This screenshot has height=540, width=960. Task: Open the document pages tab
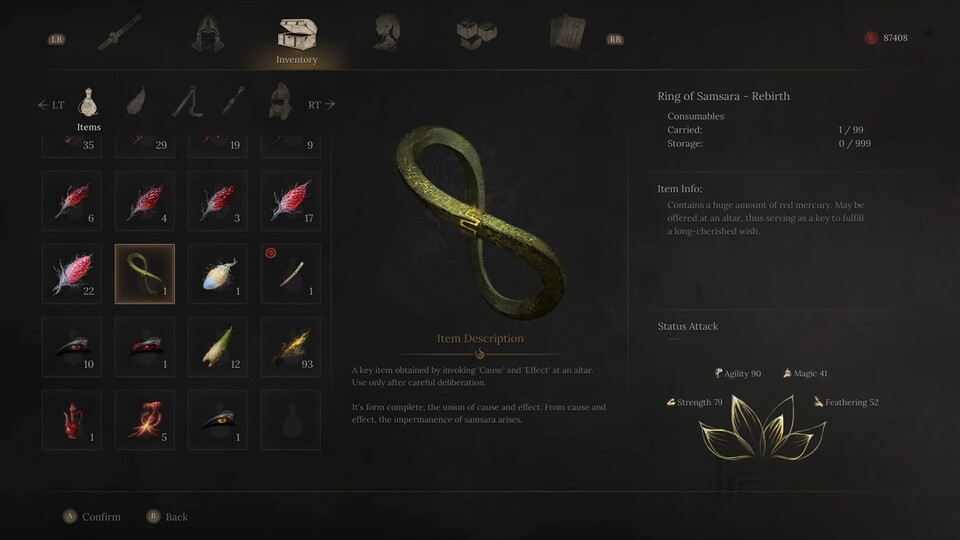567,33
